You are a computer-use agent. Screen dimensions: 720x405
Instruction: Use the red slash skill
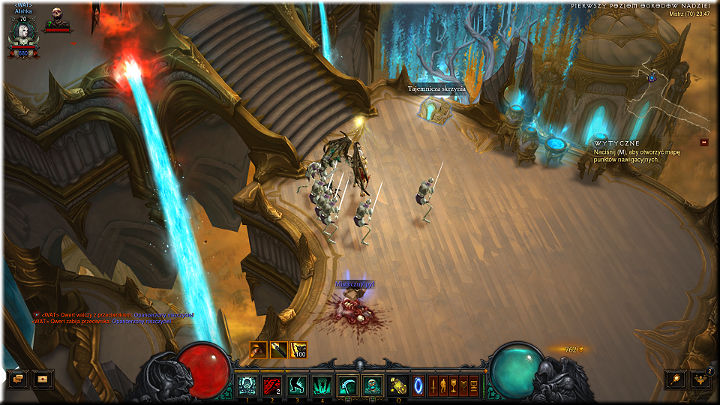coord(272,384)
